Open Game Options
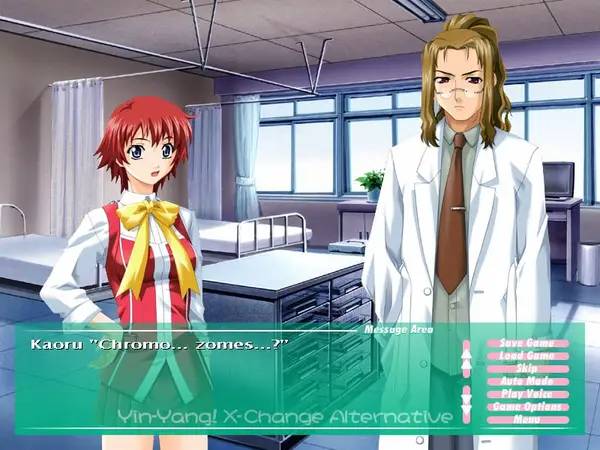This screenshot has height=450, width=600. [x=526, y=407]
